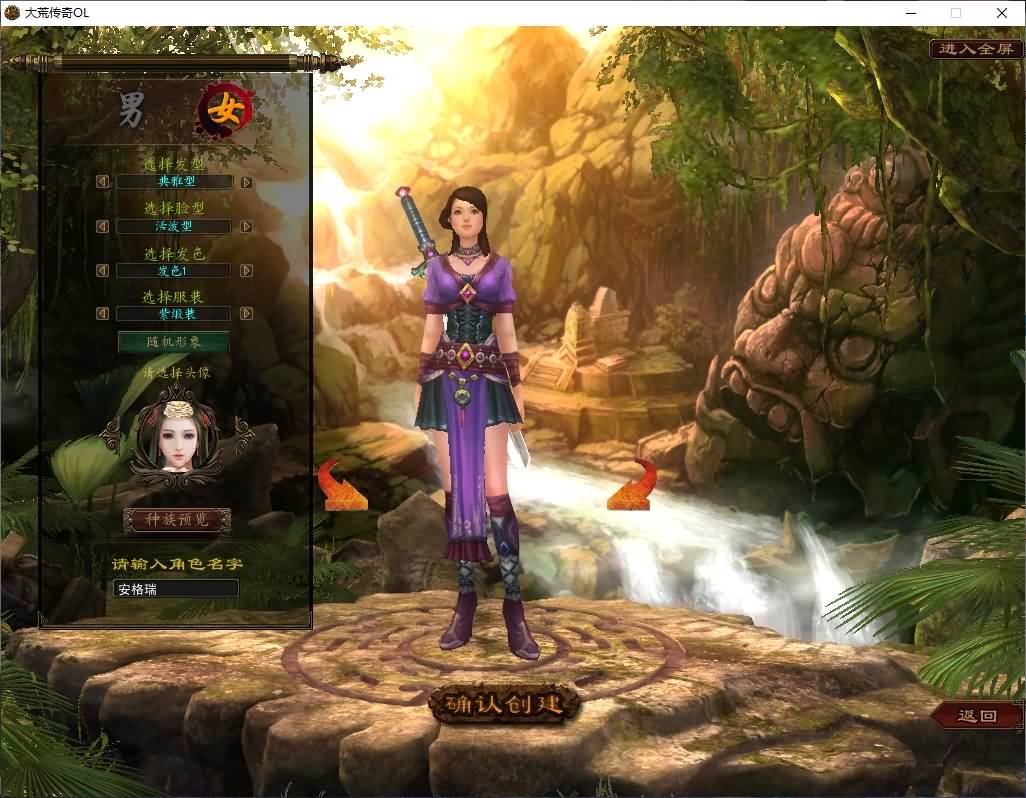1026x798 pixels.
Task: Choose the previous hair color
Action: pyautogui.click(x=102, y=271)
